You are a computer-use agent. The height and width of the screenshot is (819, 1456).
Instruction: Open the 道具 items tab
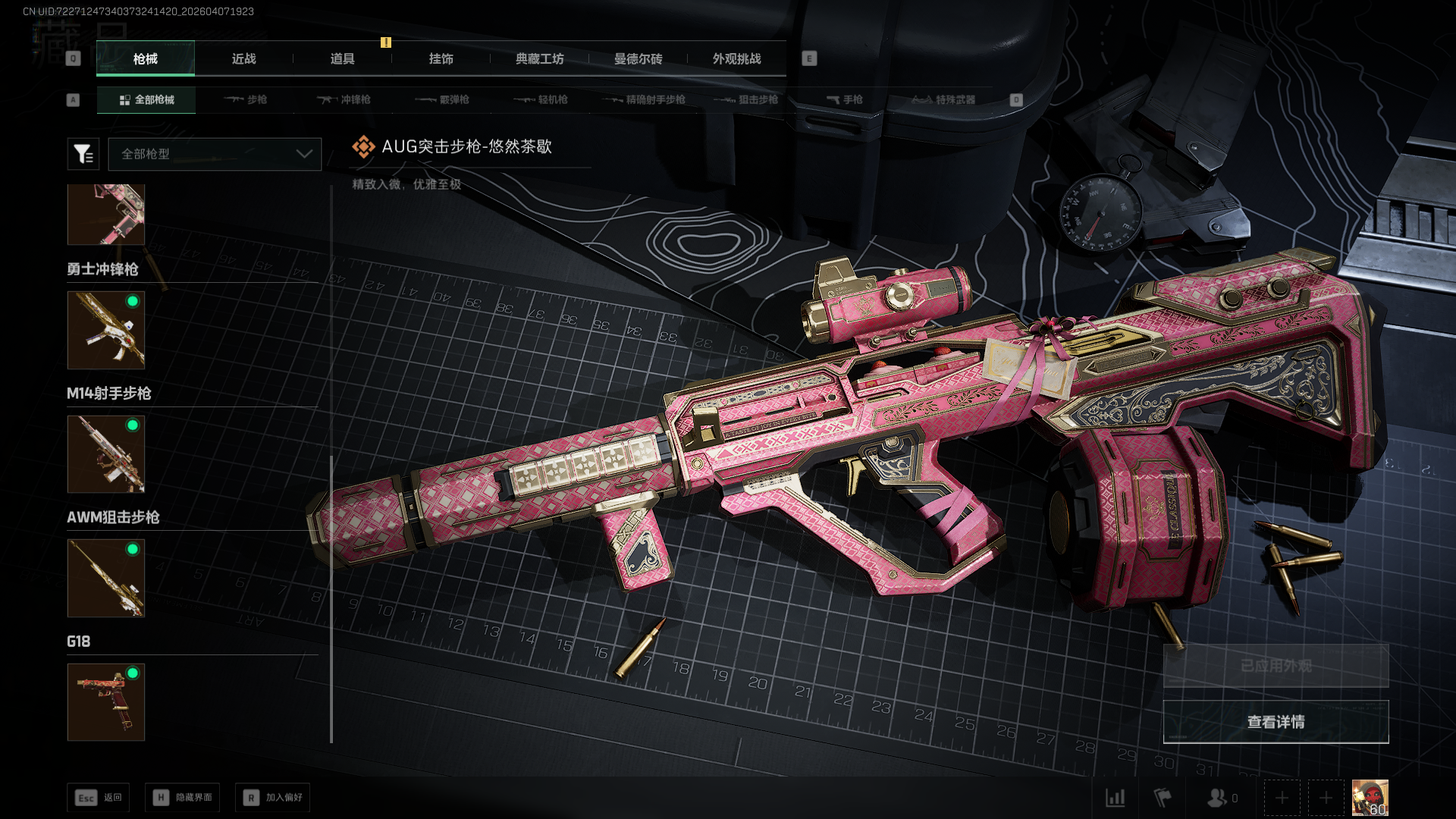(x=342, y=59)
